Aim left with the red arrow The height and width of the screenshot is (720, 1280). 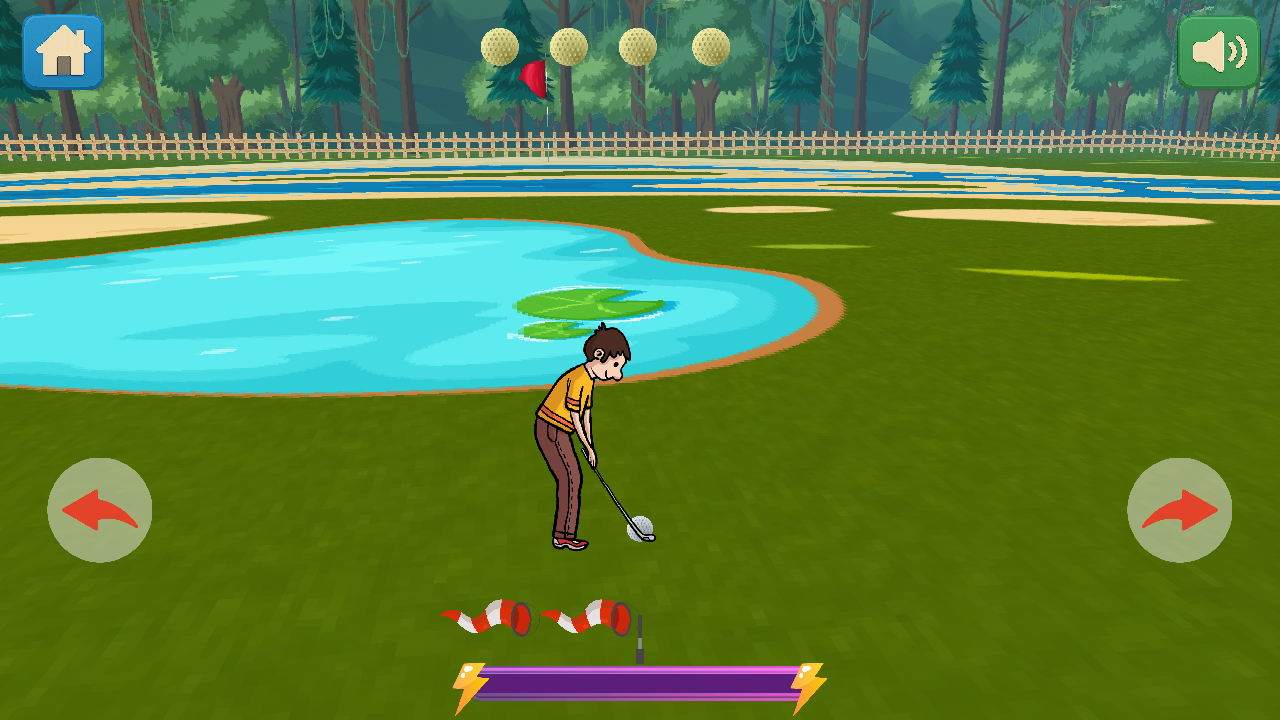pos(100,510)
